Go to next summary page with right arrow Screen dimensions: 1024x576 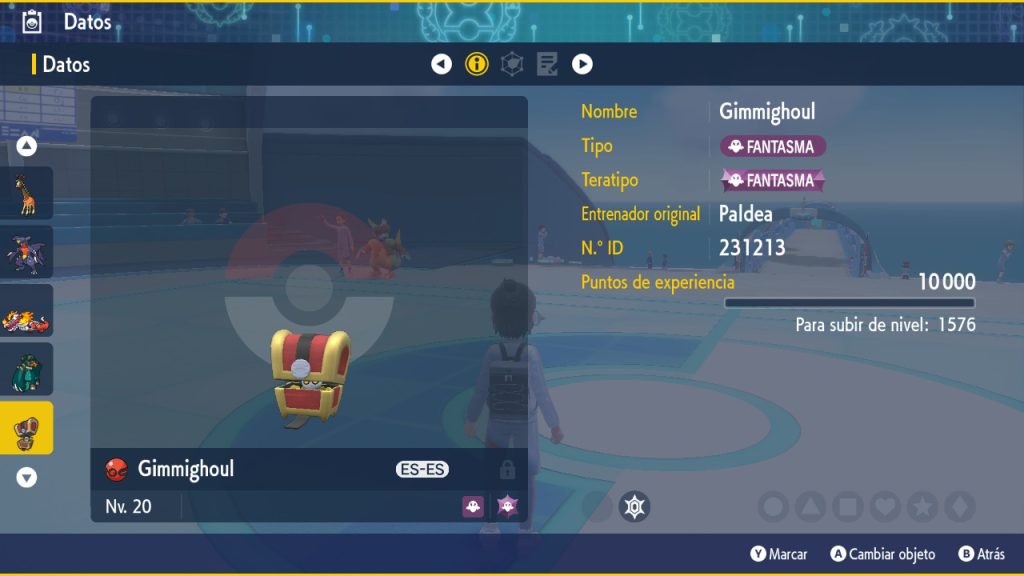click(x=582, y=65)
